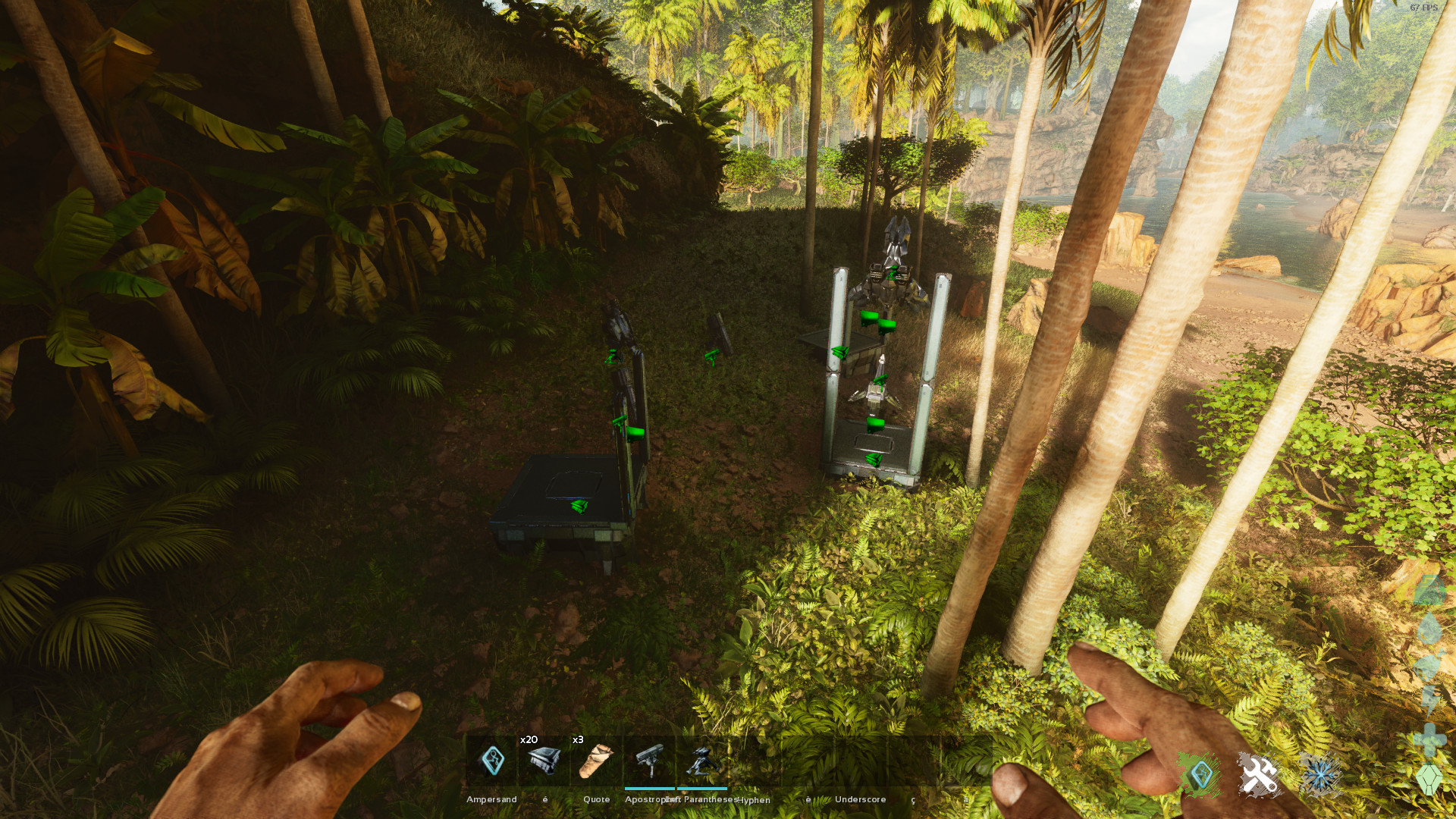Select the metal foundation stack of 20
The height and width of the screenshot is (819, 1456).
[x=544, y=761]
